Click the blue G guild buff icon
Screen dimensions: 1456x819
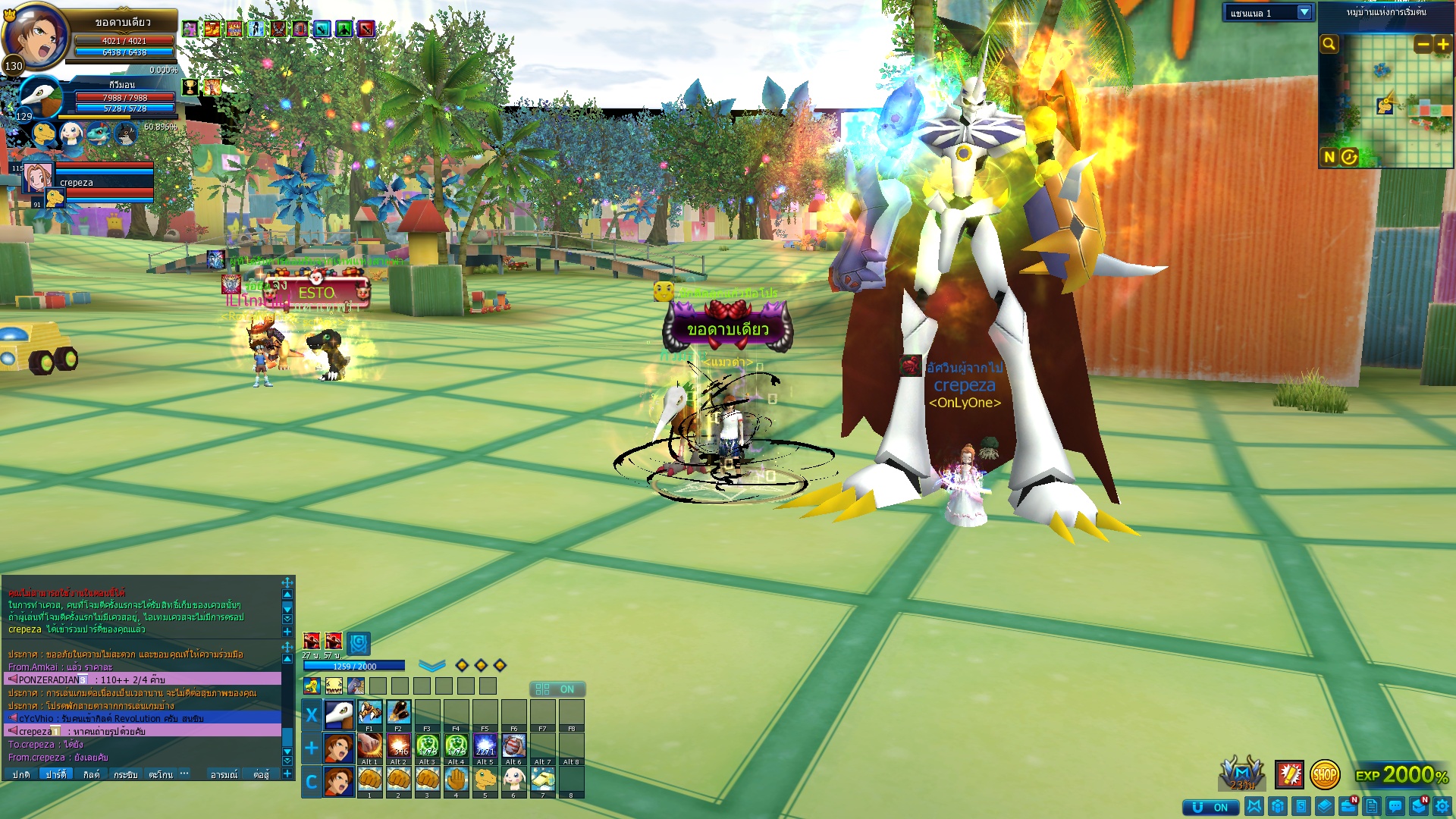(x=359, y=643)
